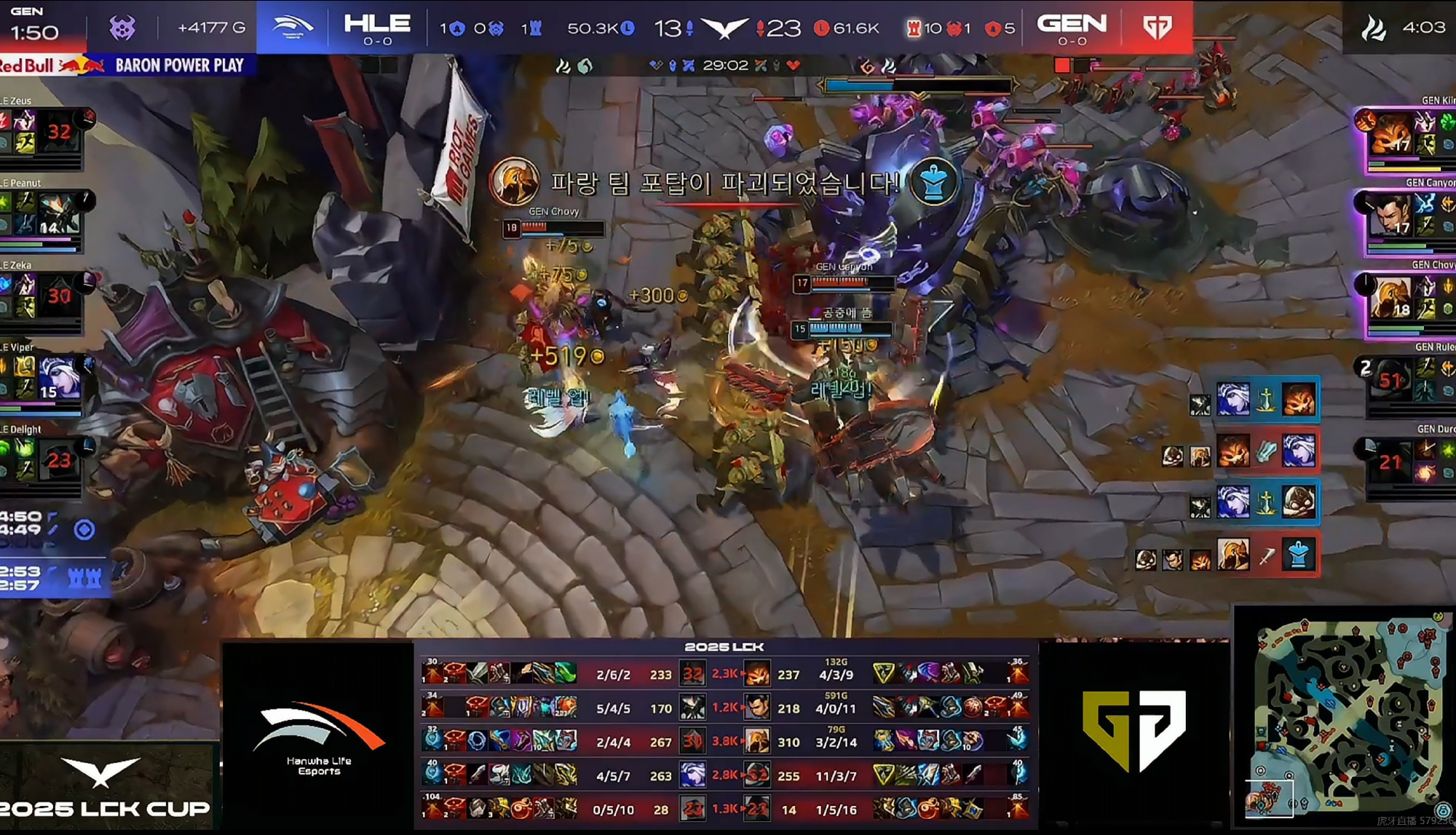The width and height of the screenshot is (1456, 835).
Task: Click the Hanwha Life Esports logo panel
Action: point(318,735)
